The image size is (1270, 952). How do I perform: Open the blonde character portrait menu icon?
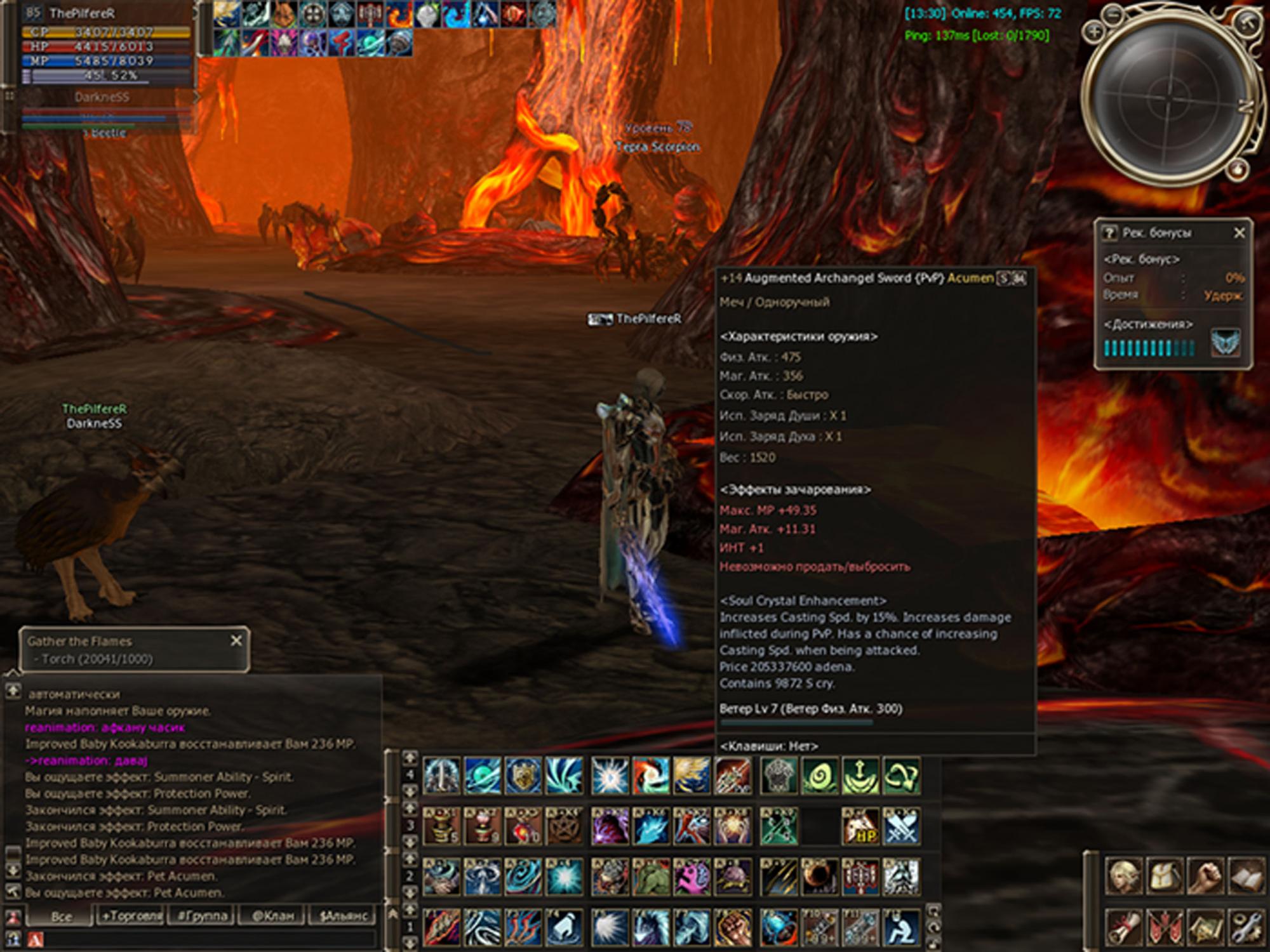(x=1125, y=877)
